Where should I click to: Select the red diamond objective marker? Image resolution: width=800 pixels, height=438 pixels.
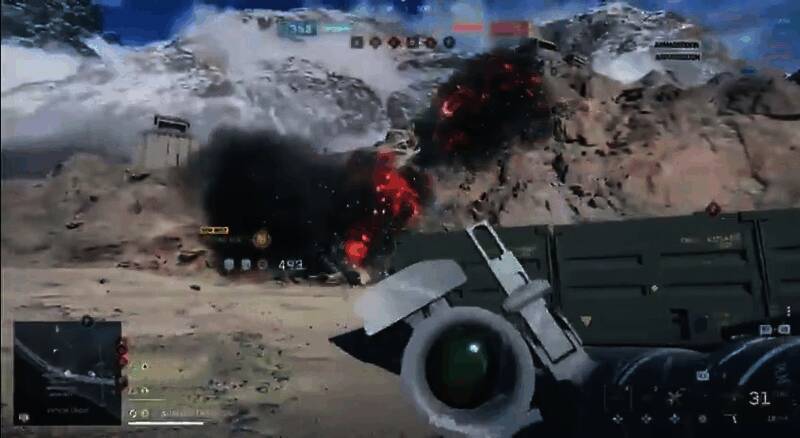[712, 209]
